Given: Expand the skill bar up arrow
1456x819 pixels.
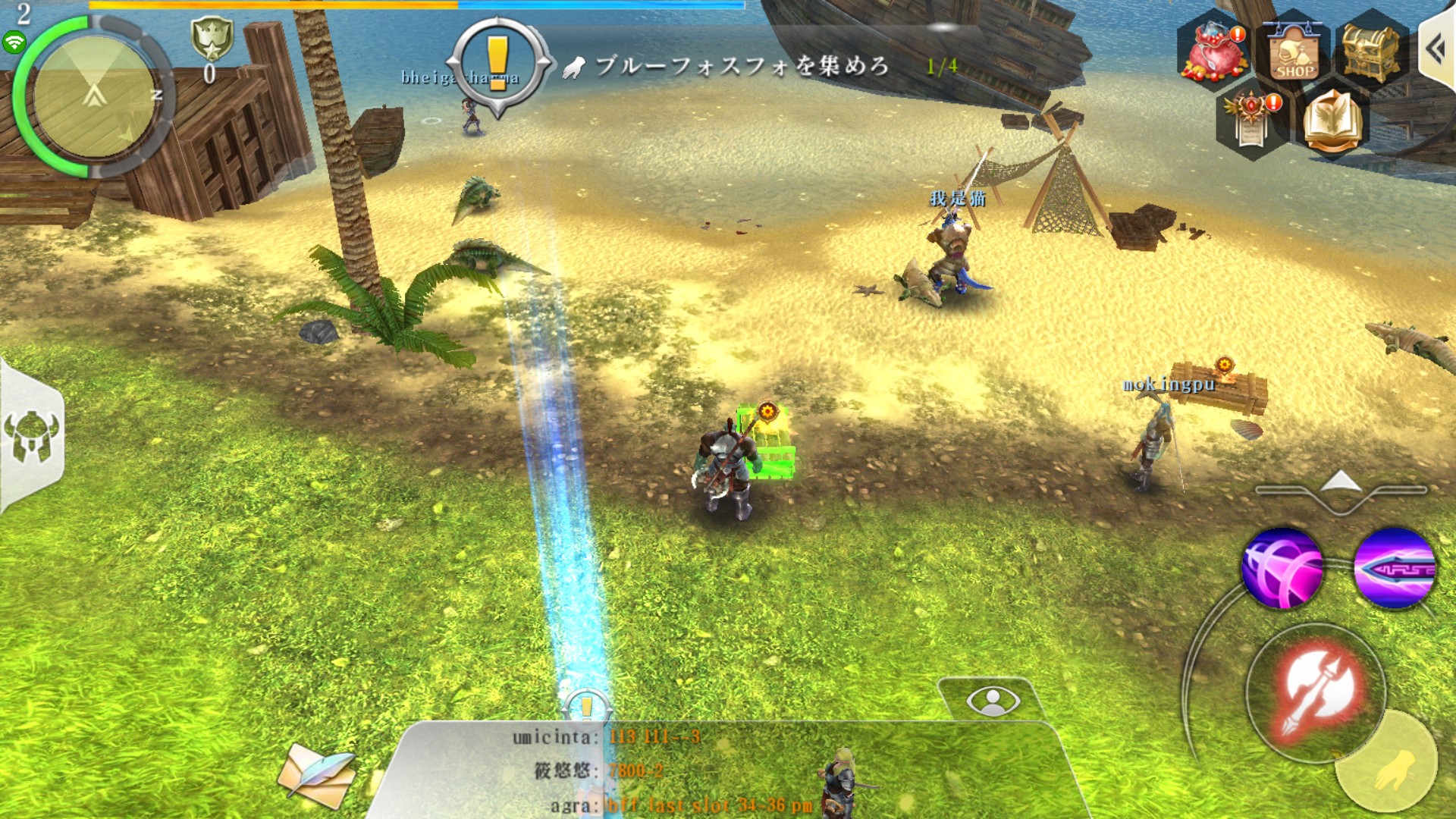Looking at the screenshot, I should 1341,482.
